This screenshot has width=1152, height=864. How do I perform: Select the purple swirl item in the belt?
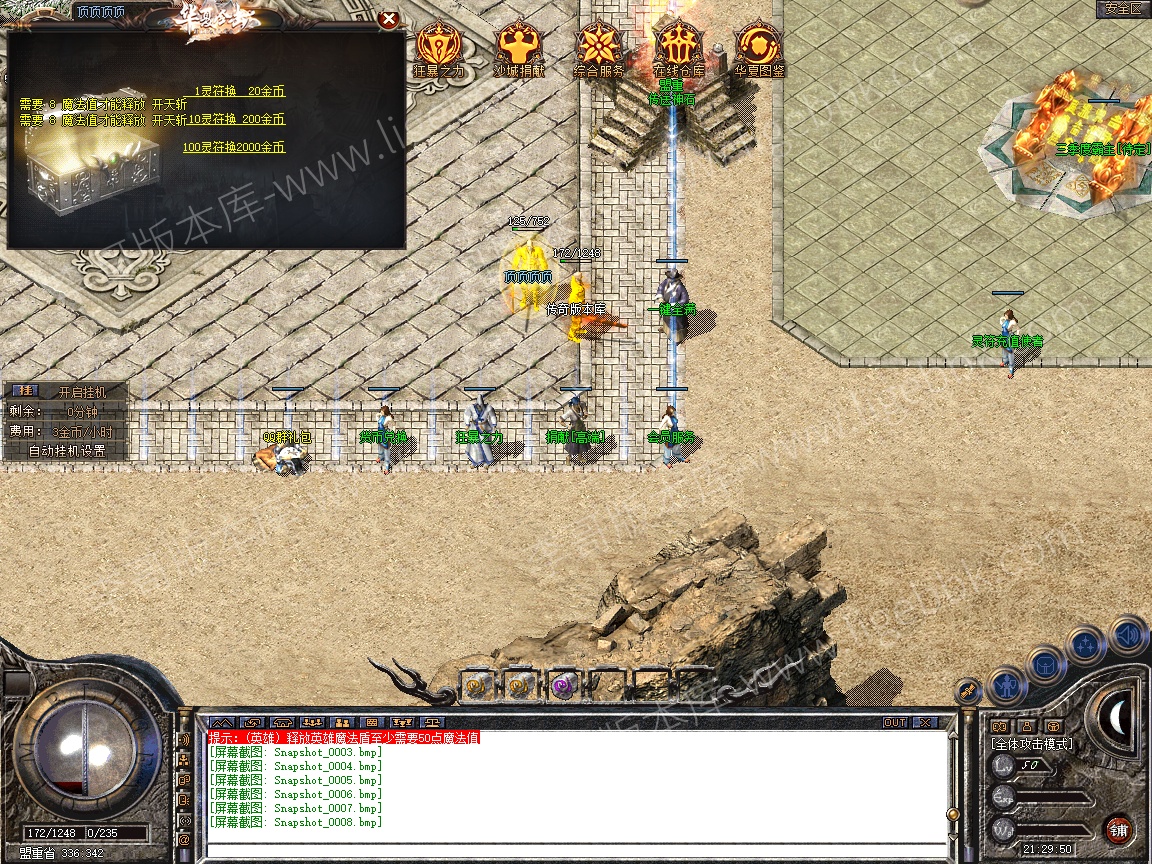pyautogui.click(x=562, y=685)
